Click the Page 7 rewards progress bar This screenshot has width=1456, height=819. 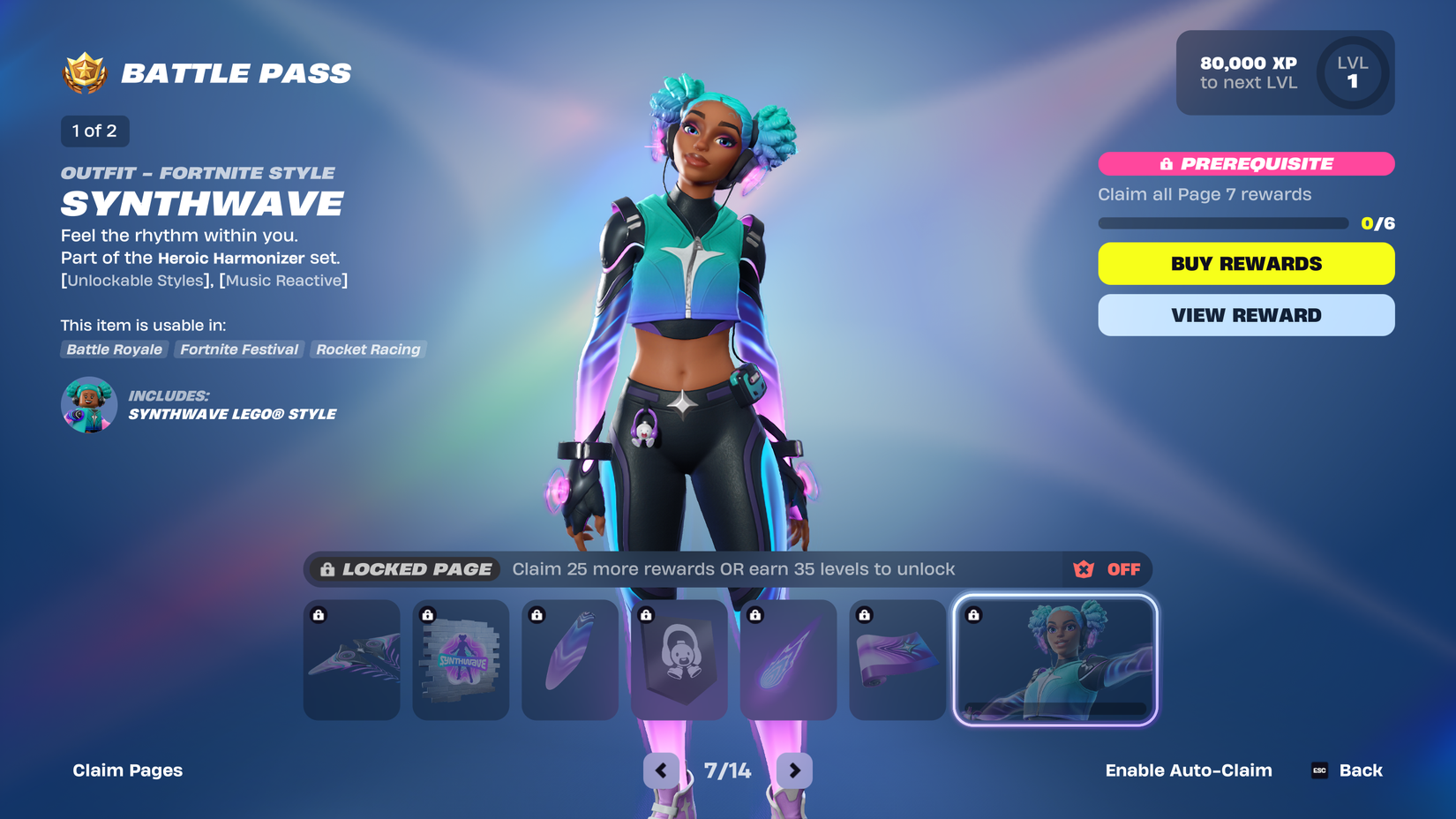1222,223
